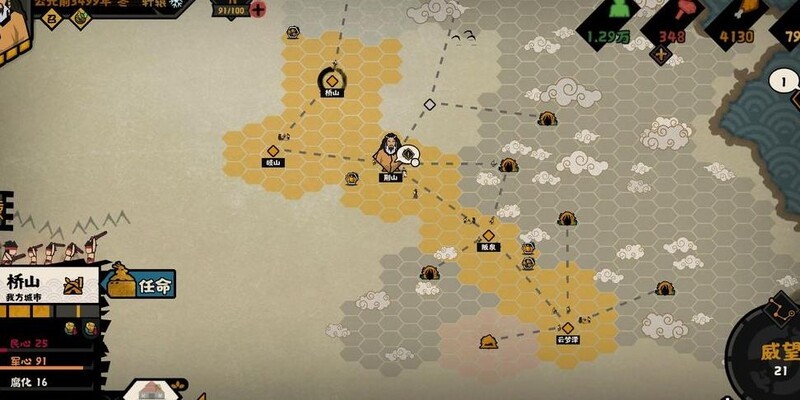Click the red plus button beside 91/100
This screenshot has height=400, width=800.
click(x=258, y=9)
